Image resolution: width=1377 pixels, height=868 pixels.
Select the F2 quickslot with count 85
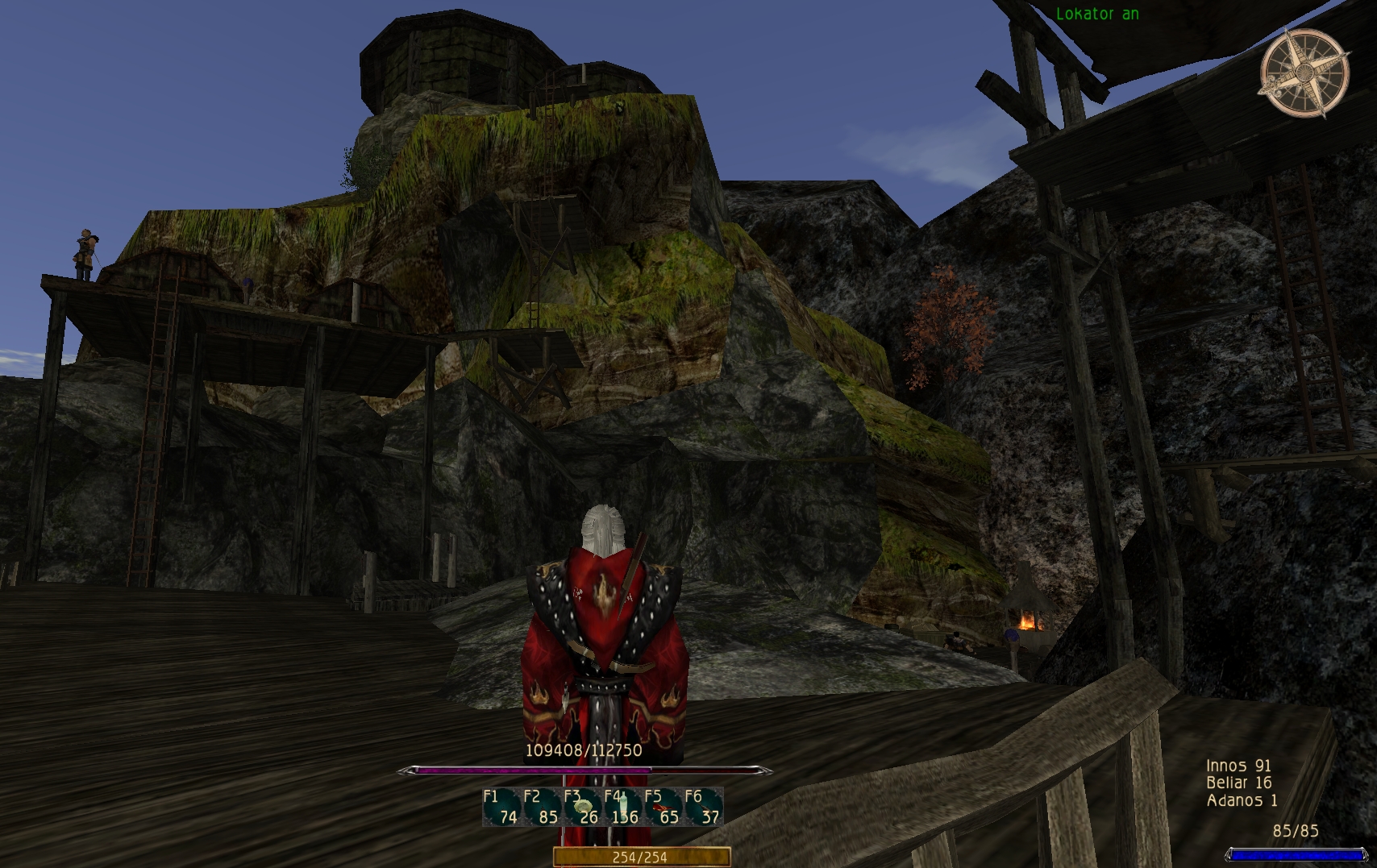point(542,808)
